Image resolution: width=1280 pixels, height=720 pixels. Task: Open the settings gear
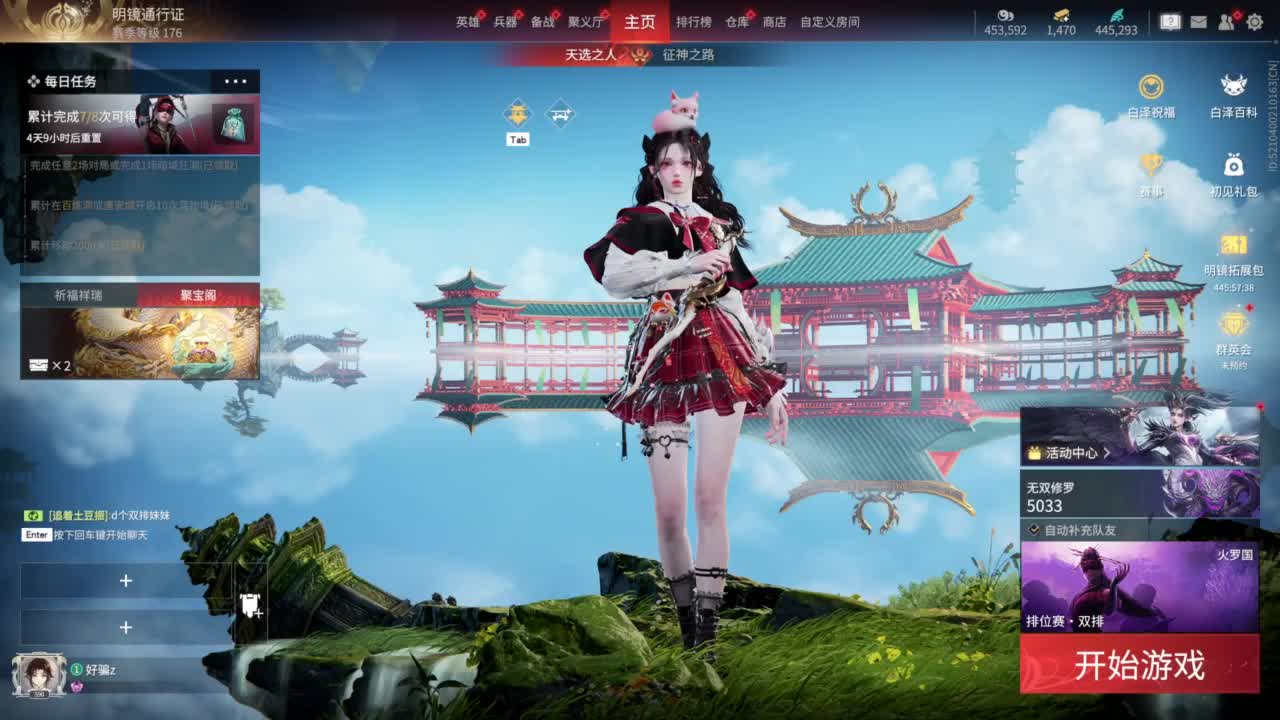point(1254,20)
